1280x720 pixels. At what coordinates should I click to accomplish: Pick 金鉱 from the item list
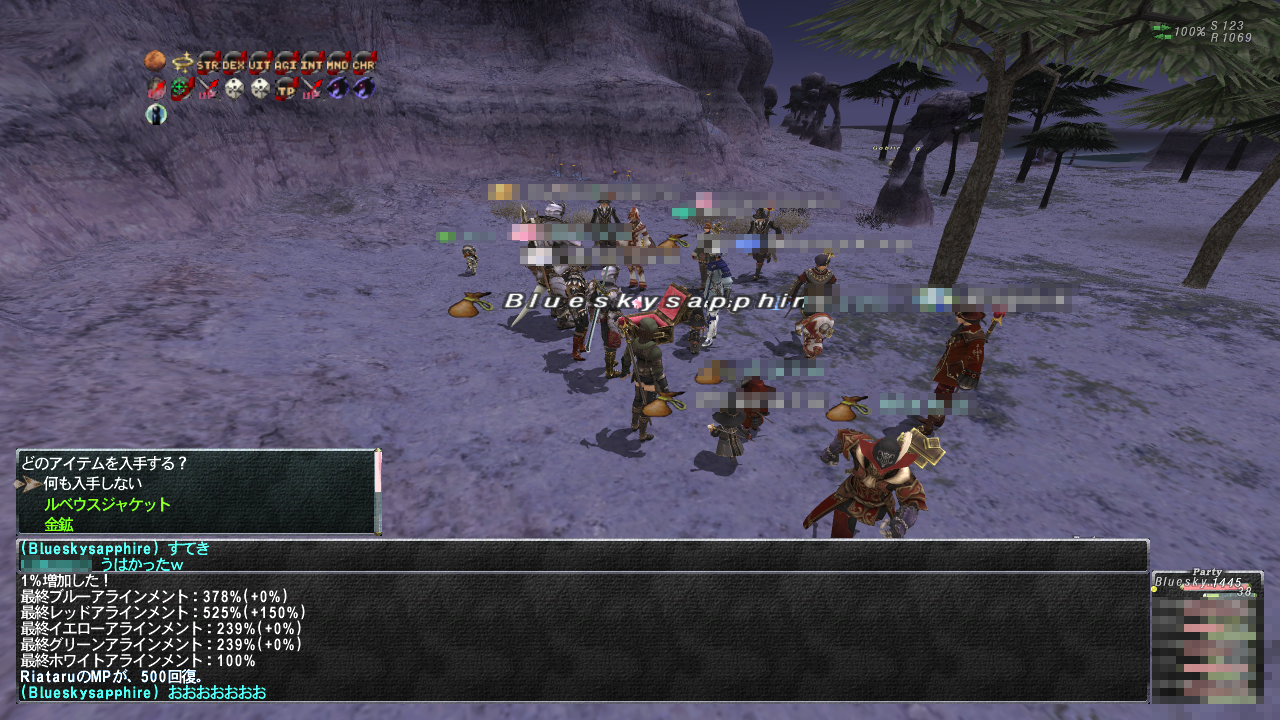point(58,524)
